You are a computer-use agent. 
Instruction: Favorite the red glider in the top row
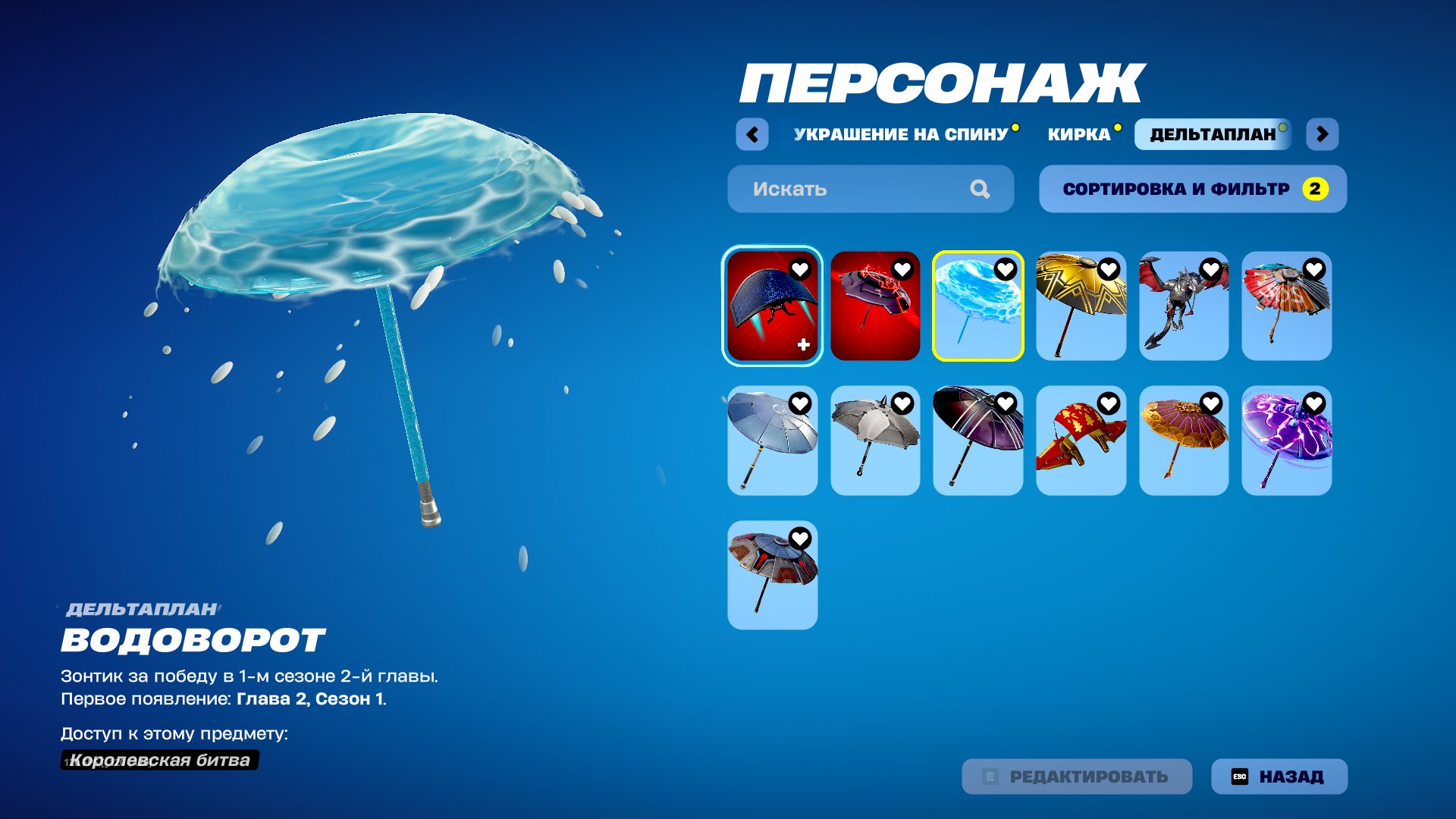pyautogui.click(x=902, y=269)
